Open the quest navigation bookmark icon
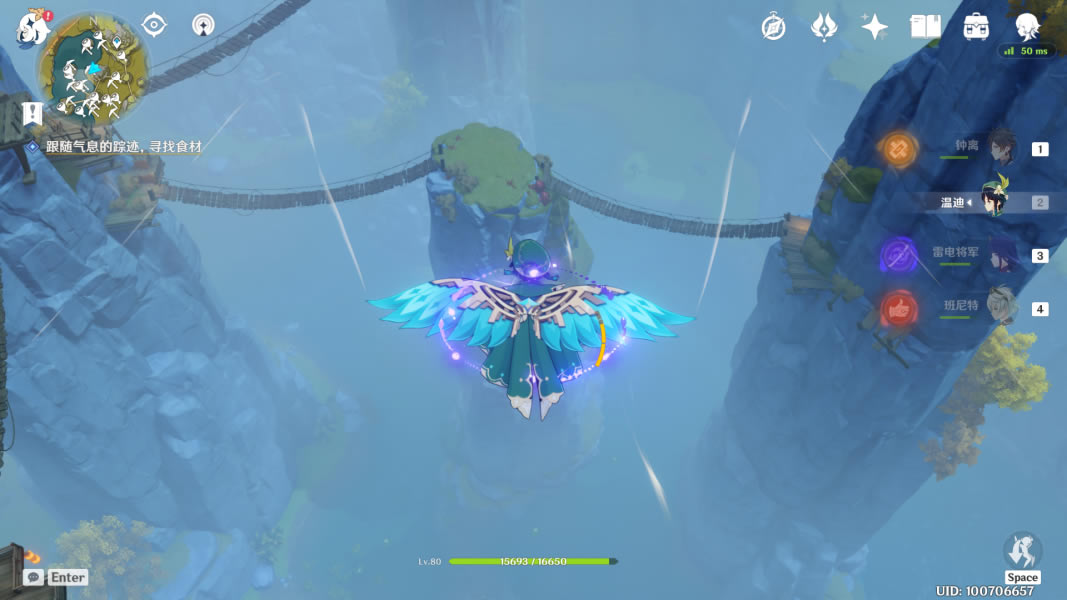 coord(32,114)
